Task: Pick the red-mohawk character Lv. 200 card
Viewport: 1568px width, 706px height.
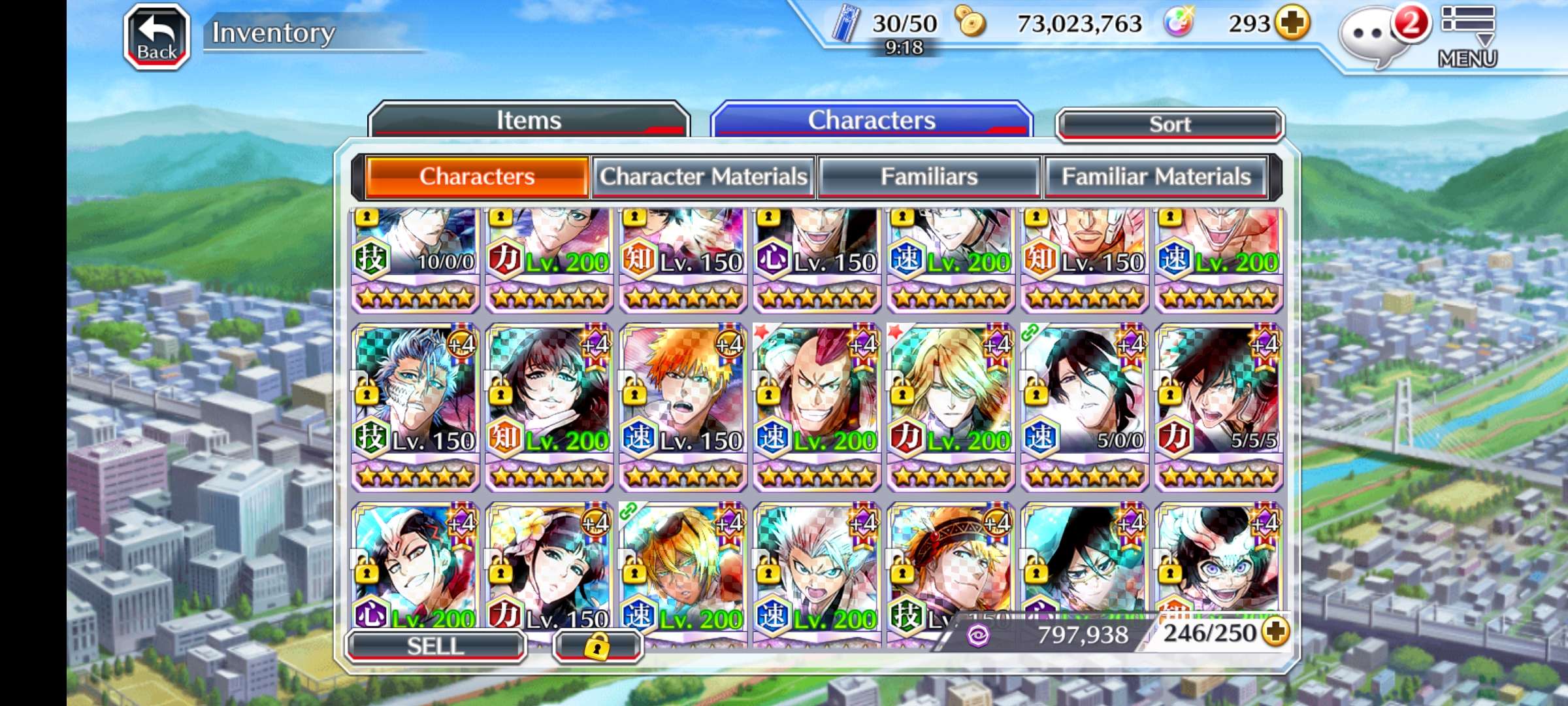Action: pyautogui.click(x=817, y=405)
